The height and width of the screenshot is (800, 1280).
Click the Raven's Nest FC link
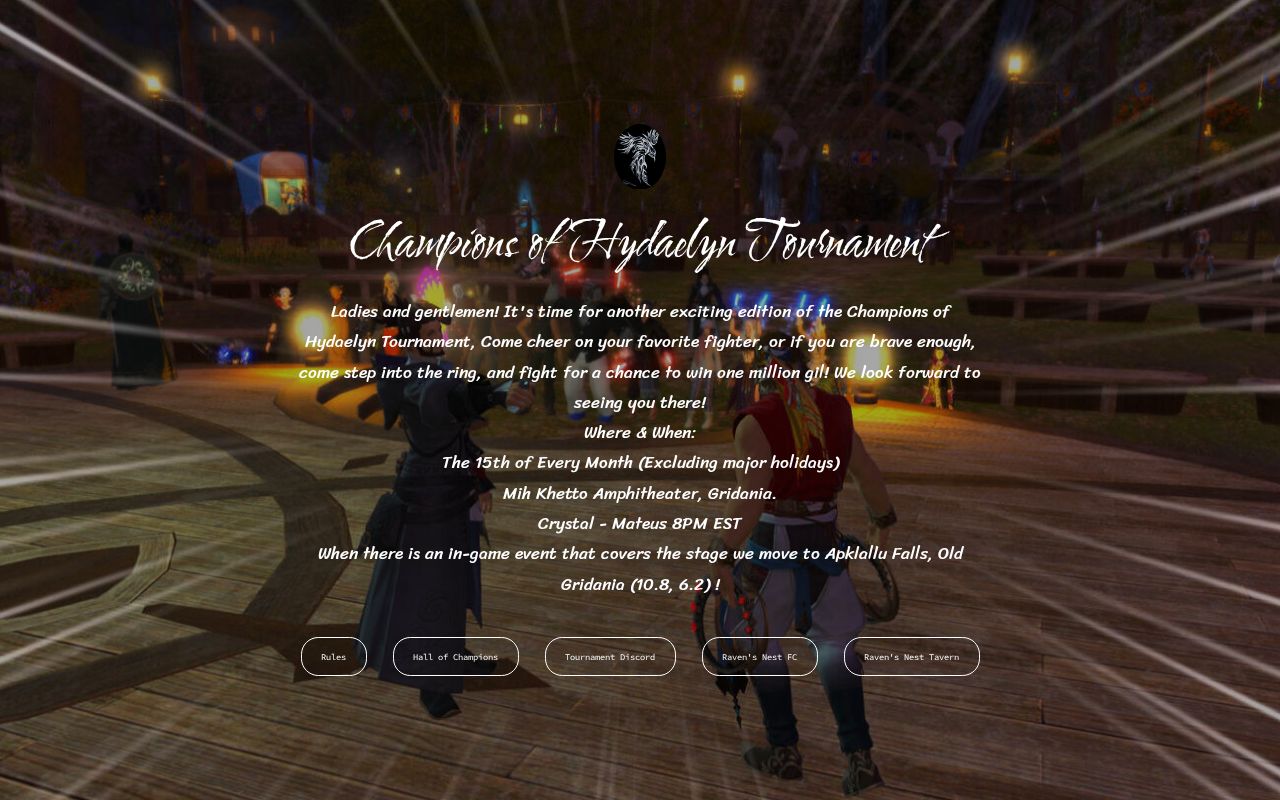tap(760, 656)
